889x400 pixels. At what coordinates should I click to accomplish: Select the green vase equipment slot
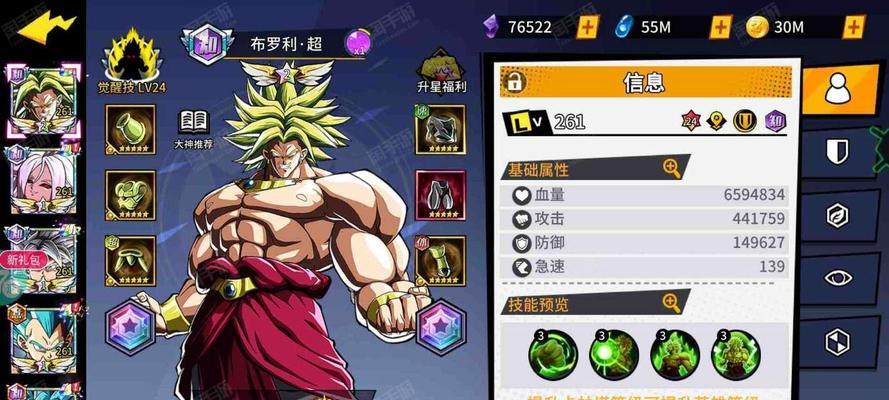point(131,129)
